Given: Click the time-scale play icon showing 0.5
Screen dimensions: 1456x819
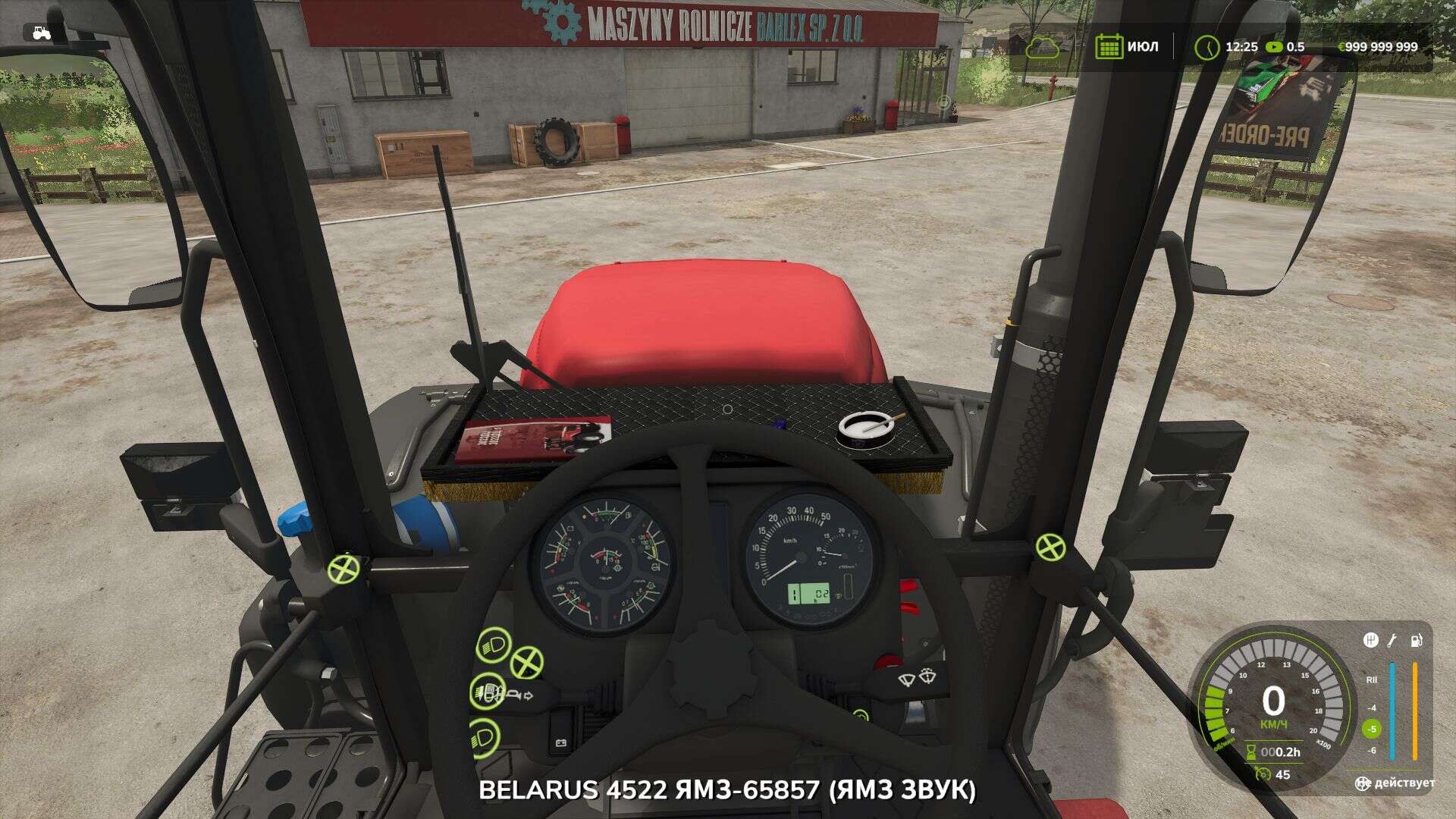Looking at the screenshot, I should (x=1274, y=45).
